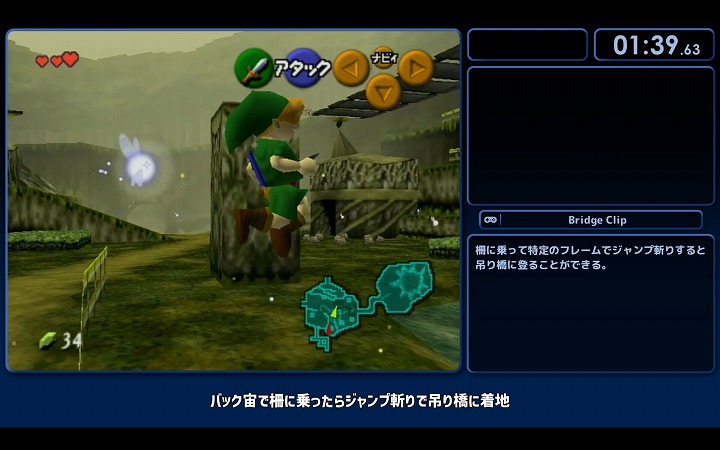Viewport: 720px width, 450px height.
Task: Select the green sword B-button icon
Action: (252, 68)
